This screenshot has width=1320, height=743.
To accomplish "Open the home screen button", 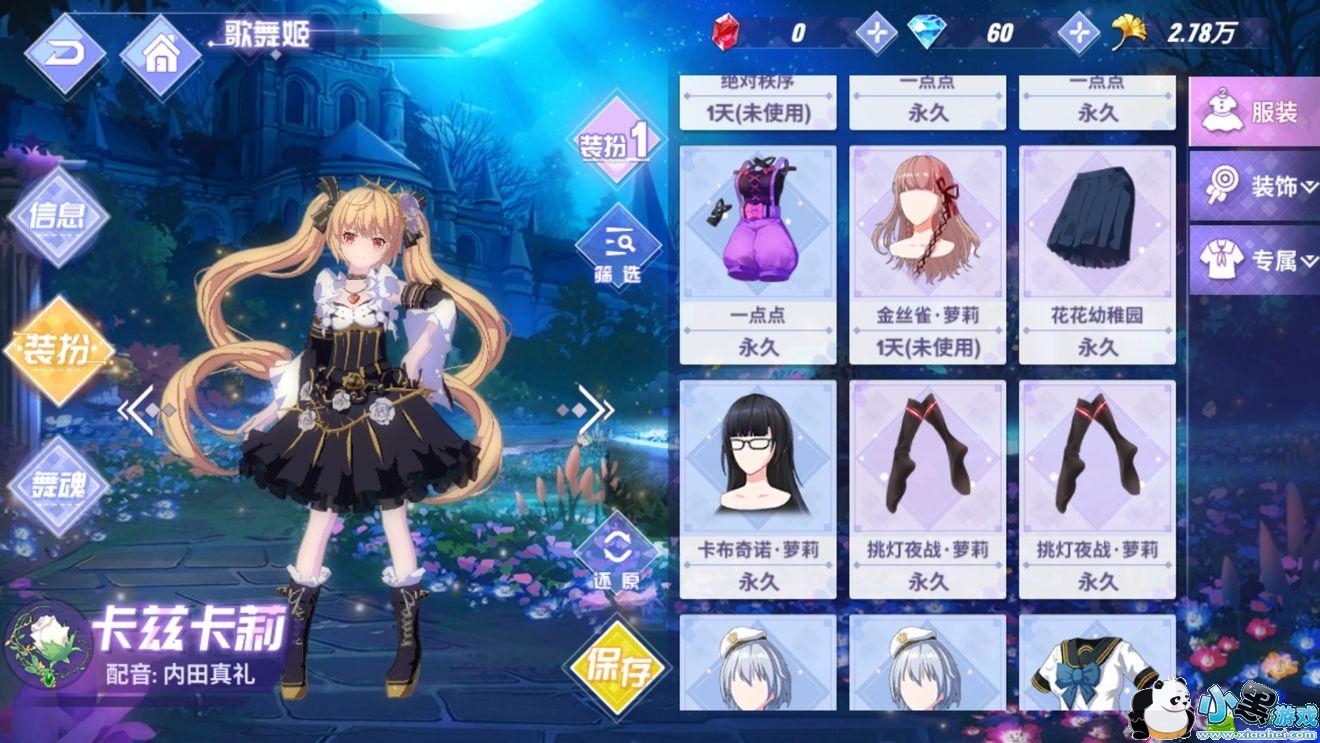I will point(160,55).
